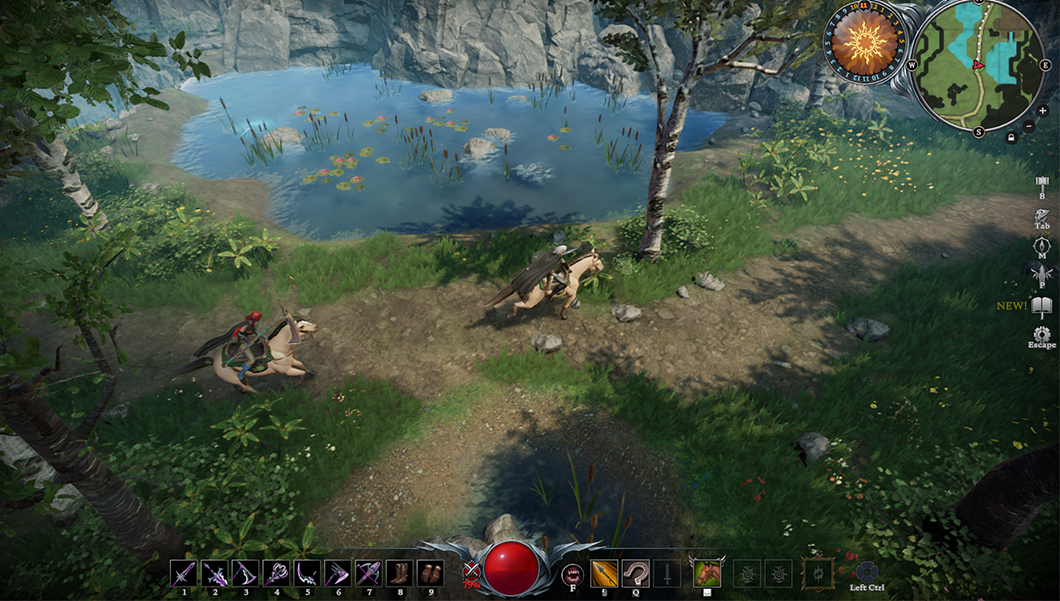
Task: Open the world map compass icon
Action: pos(1041,245)
